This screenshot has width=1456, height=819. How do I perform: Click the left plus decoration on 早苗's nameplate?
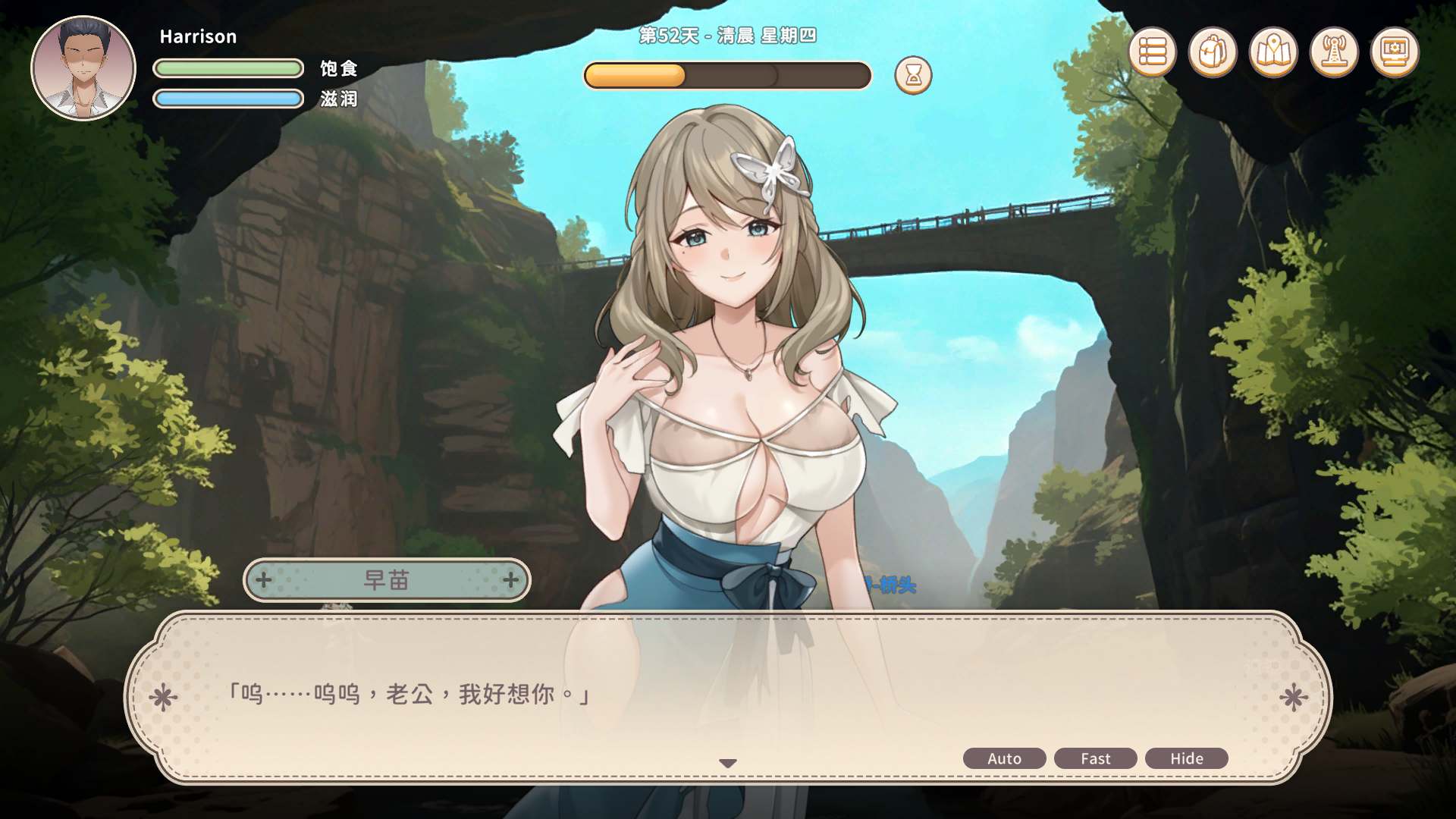(262, 580)
